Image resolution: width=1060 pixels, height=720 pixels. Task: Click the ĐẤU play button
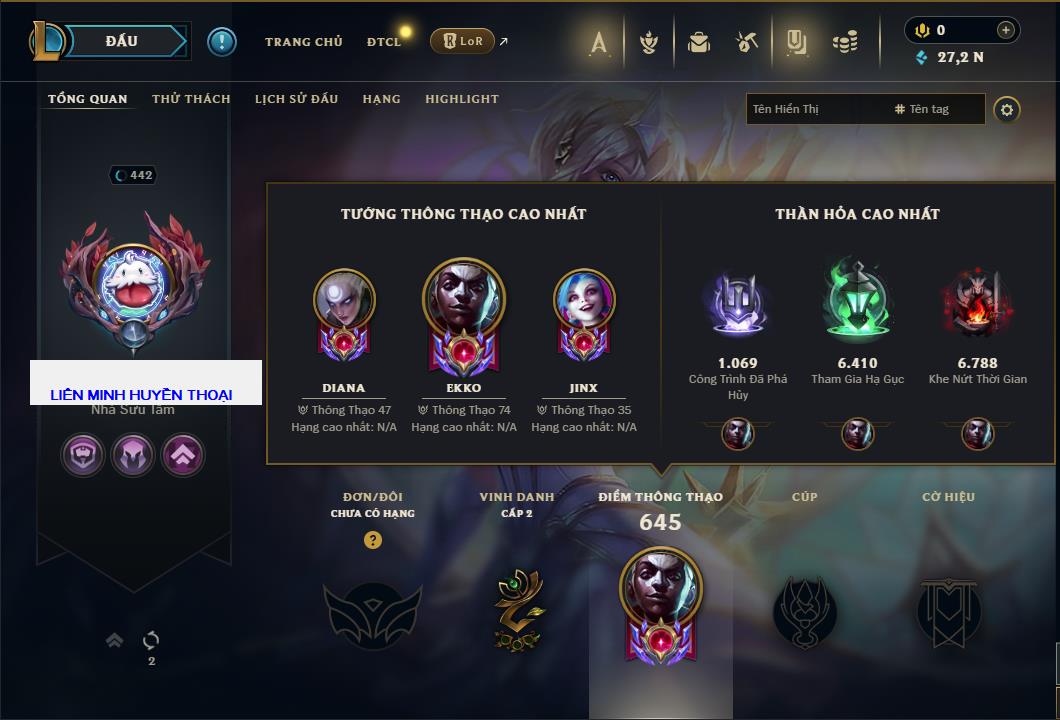pos(121,41)
